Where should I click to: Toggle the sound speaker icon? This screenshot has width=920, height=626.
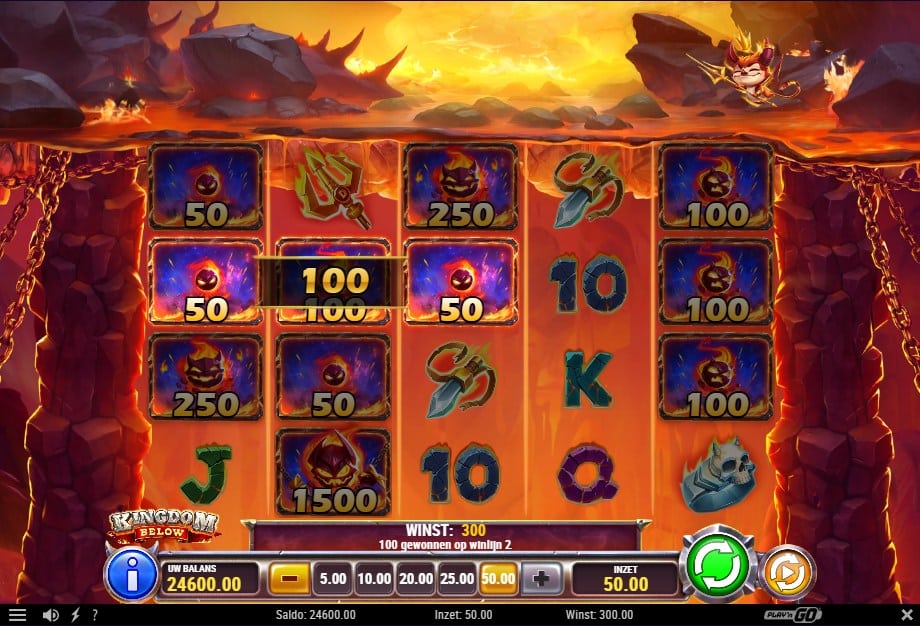50,615
